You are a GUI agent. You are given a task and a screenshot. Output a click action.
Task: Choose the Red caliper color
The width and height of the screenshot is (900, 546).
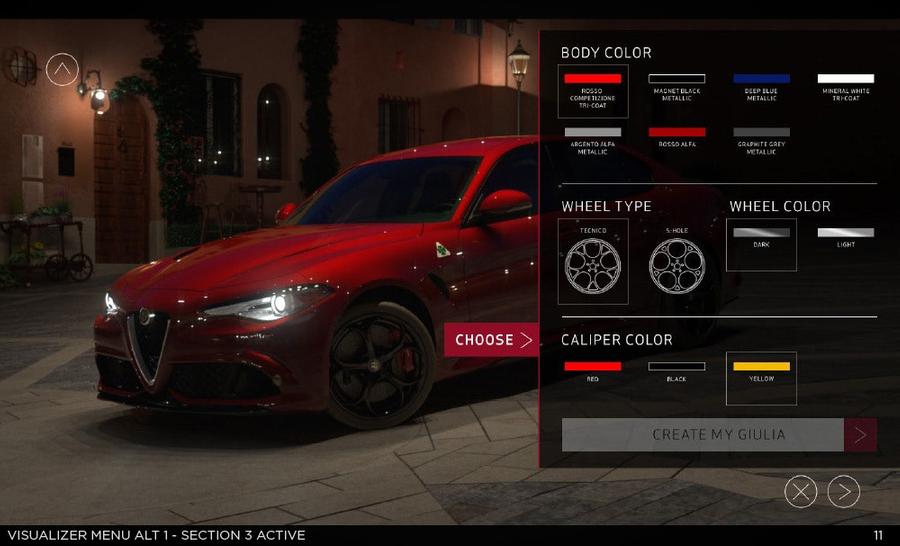(x=593, y=371)
